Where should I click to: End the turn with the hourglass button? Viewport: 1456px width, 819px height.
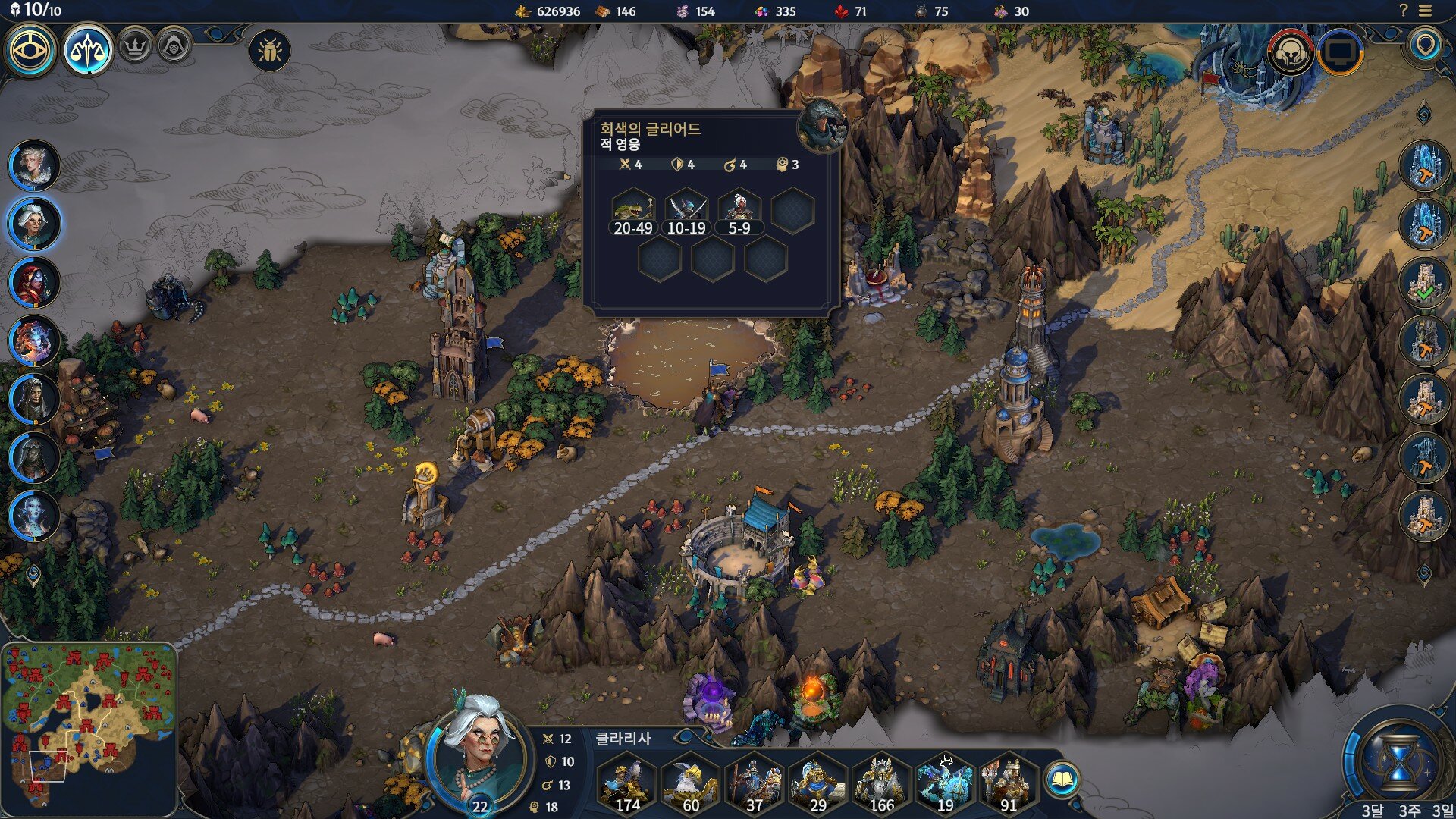(1400, 761)
